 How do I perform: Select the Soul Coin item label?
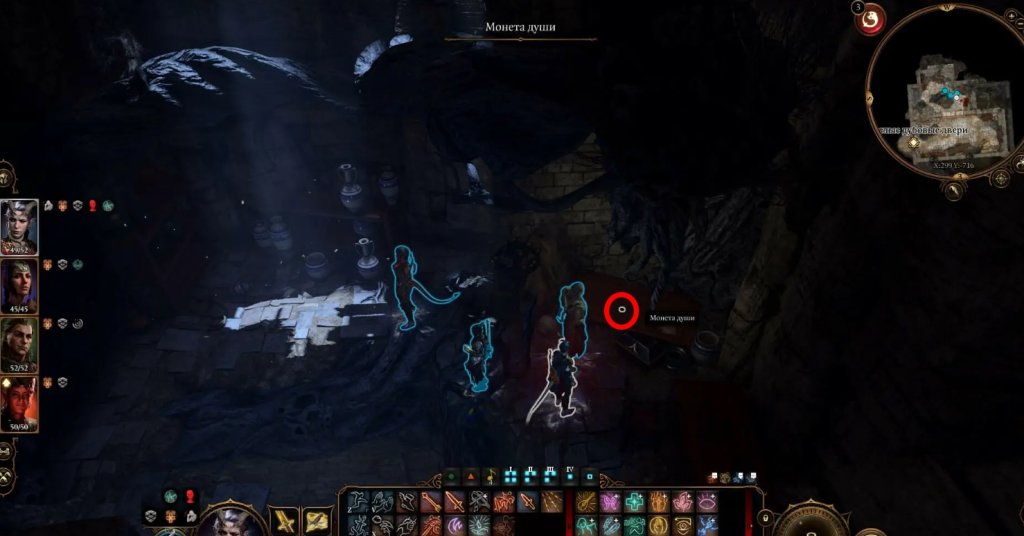[x=671, y=318]
